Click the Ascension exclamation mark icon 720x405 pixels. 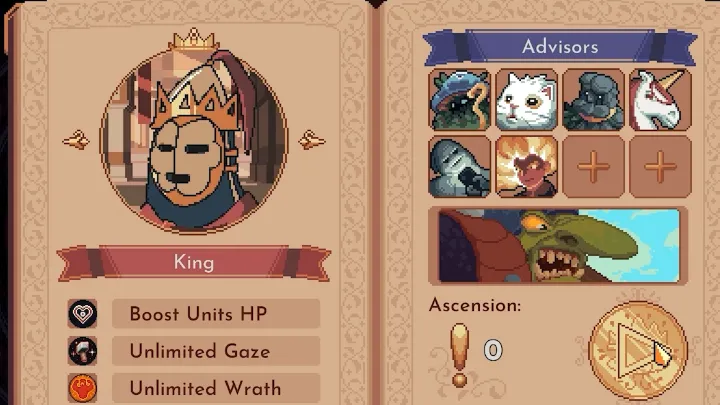459,353
